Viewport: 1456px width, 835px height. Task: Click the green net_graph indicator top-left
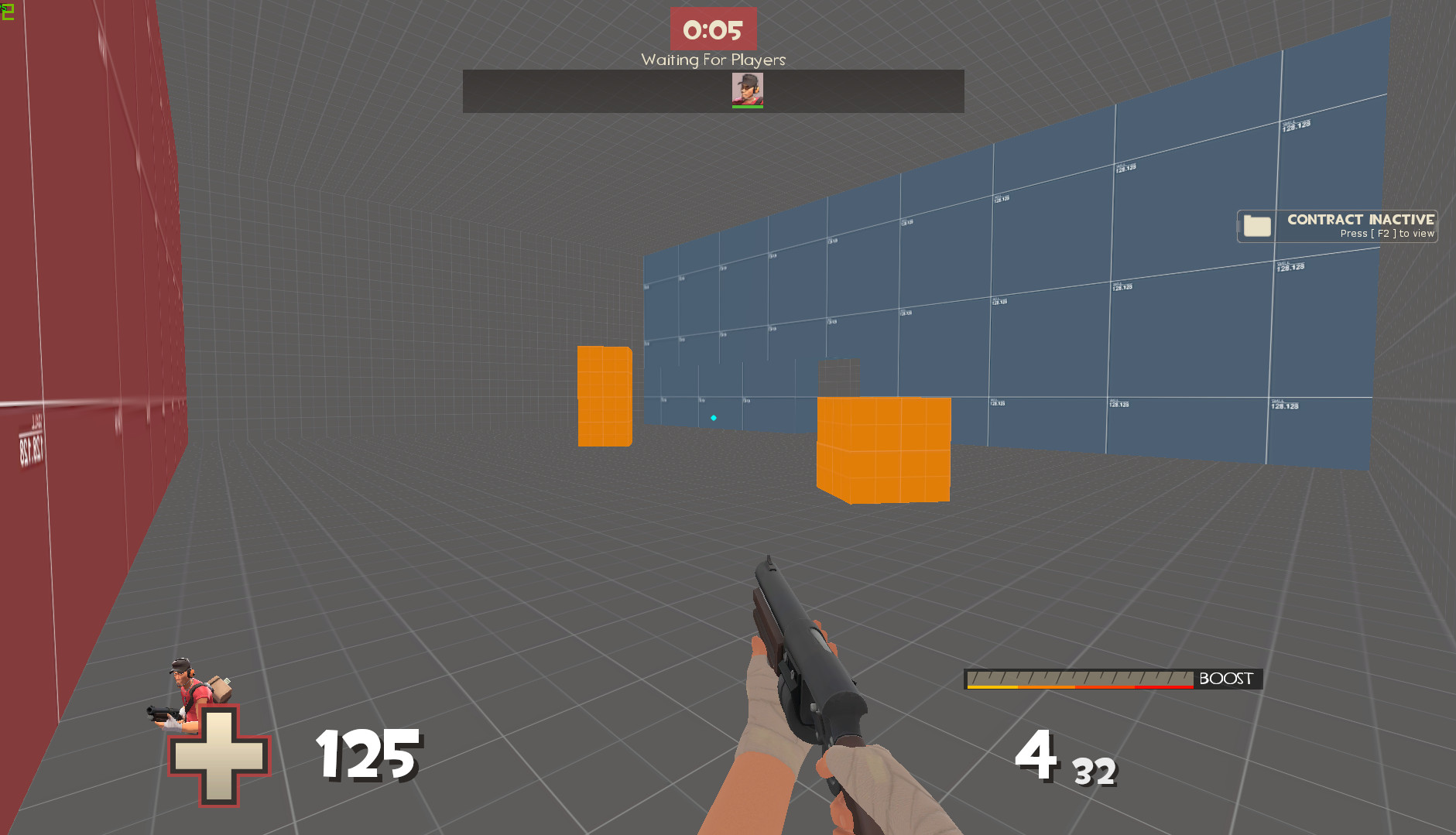[6, 11]
